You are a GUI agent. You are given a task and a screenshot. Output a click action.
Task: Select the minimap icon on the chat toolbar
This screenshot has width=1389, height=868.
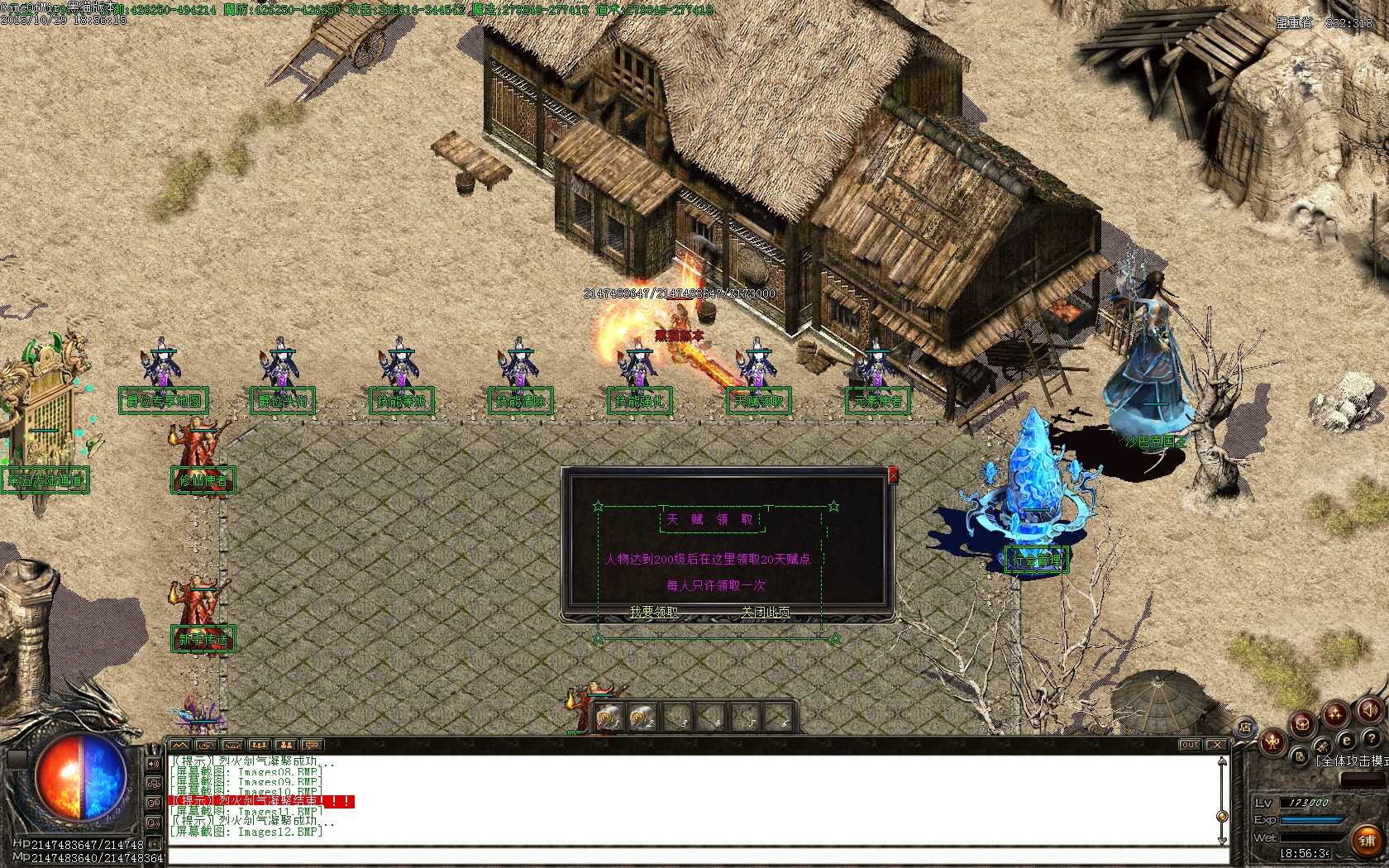[179, 745]
